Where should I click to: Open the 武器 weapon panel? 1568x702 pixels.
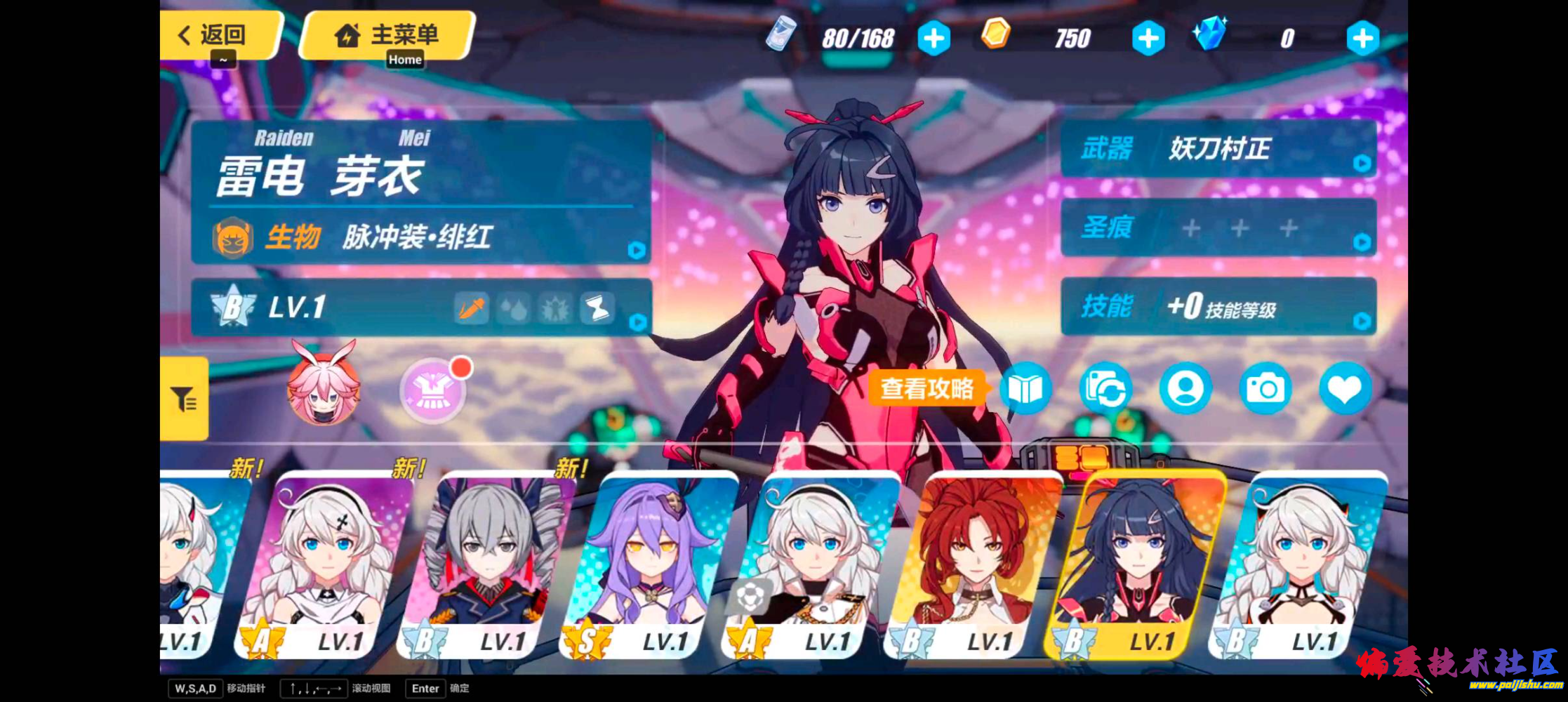coord(1218,149)
